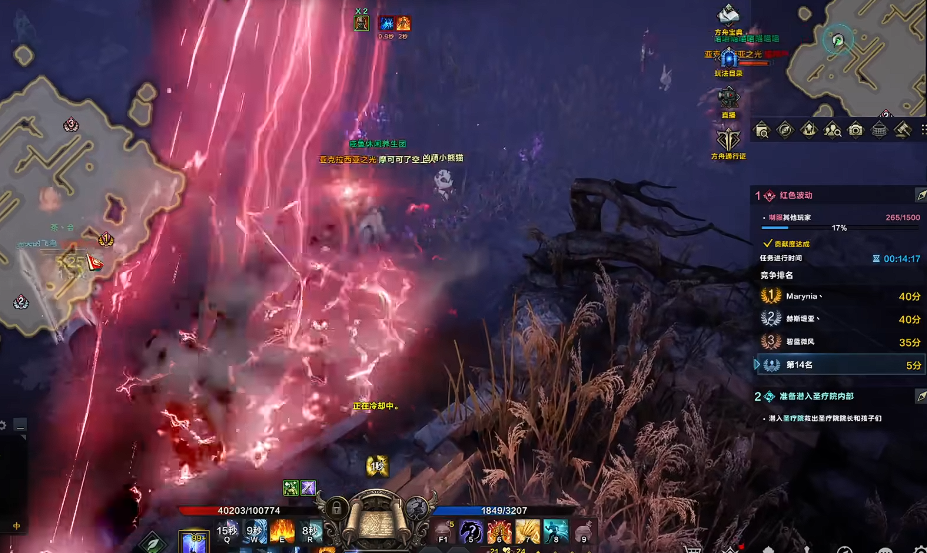Image resolution: width=927 pixels, height=553 pixels.
Task: Open the 玩法目录 portal icon
Action: (729, 59)
